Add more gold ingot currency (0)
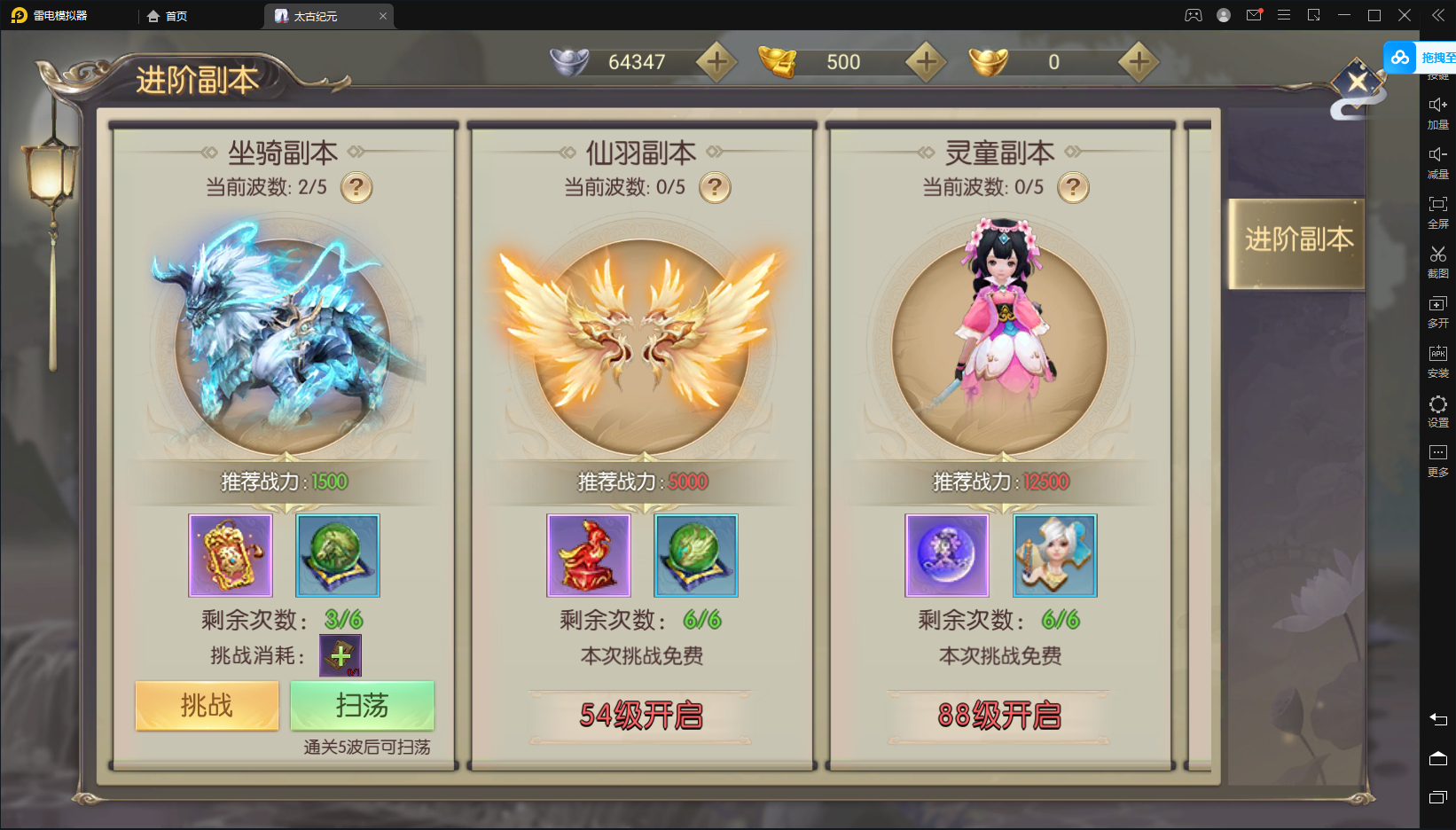This screenshot has height=830, width=1456. 1139,62
